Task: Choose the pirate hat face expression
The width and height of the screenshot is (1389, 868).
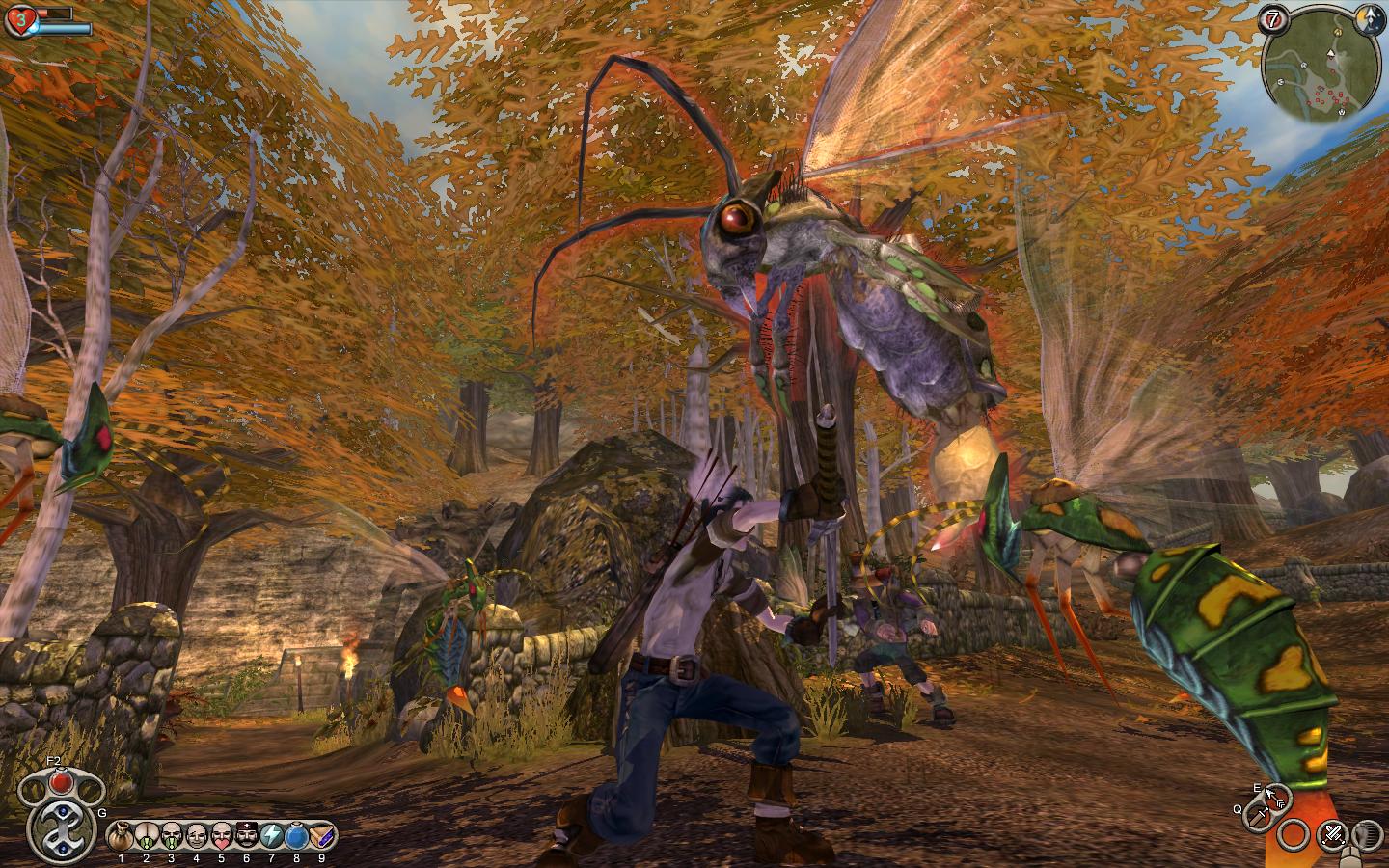Action: click(x=247, y=834)
